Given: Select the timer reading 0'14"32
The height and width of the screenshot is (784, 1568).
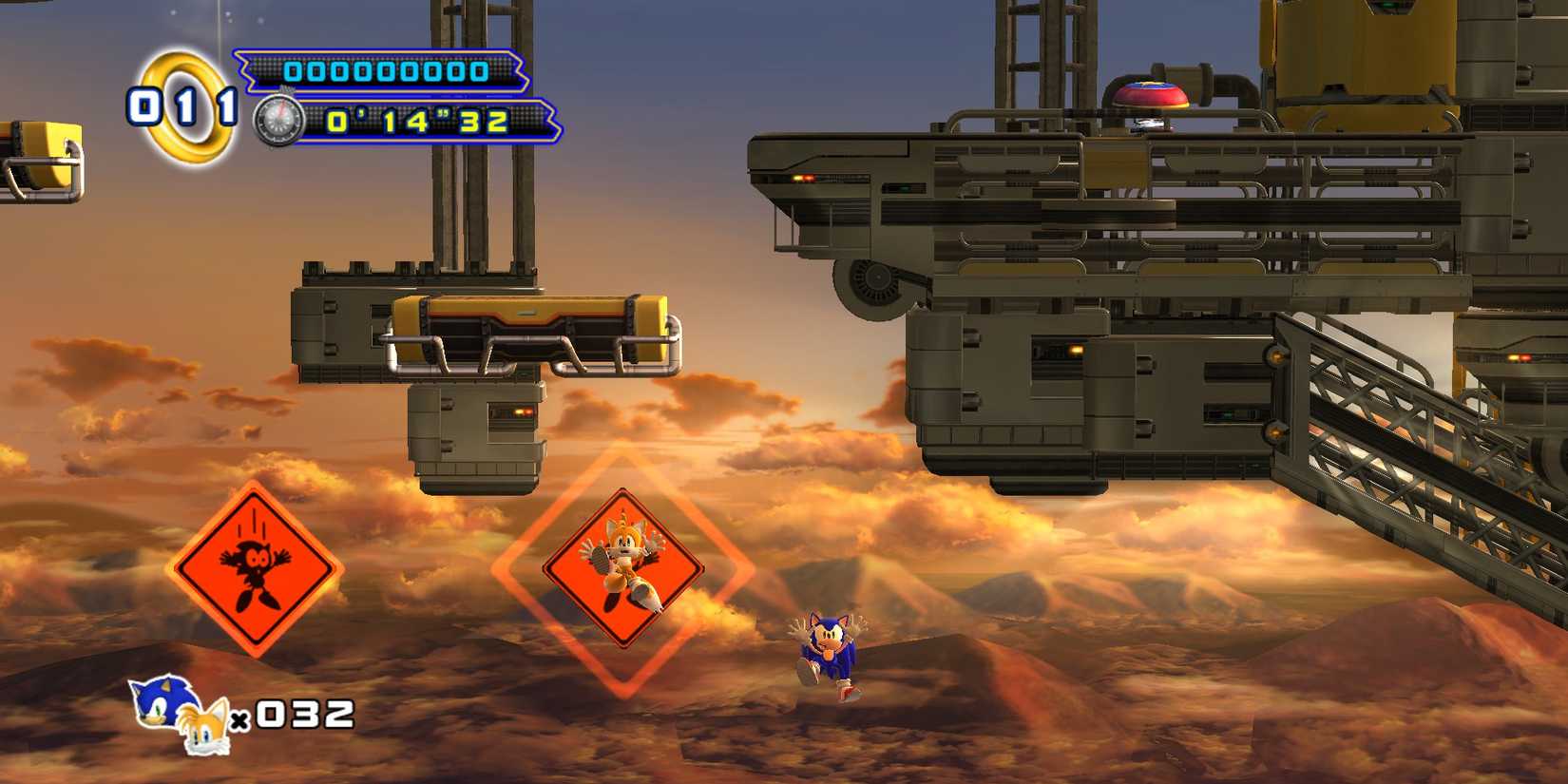Looking at the screenshot, I should 418,122.
